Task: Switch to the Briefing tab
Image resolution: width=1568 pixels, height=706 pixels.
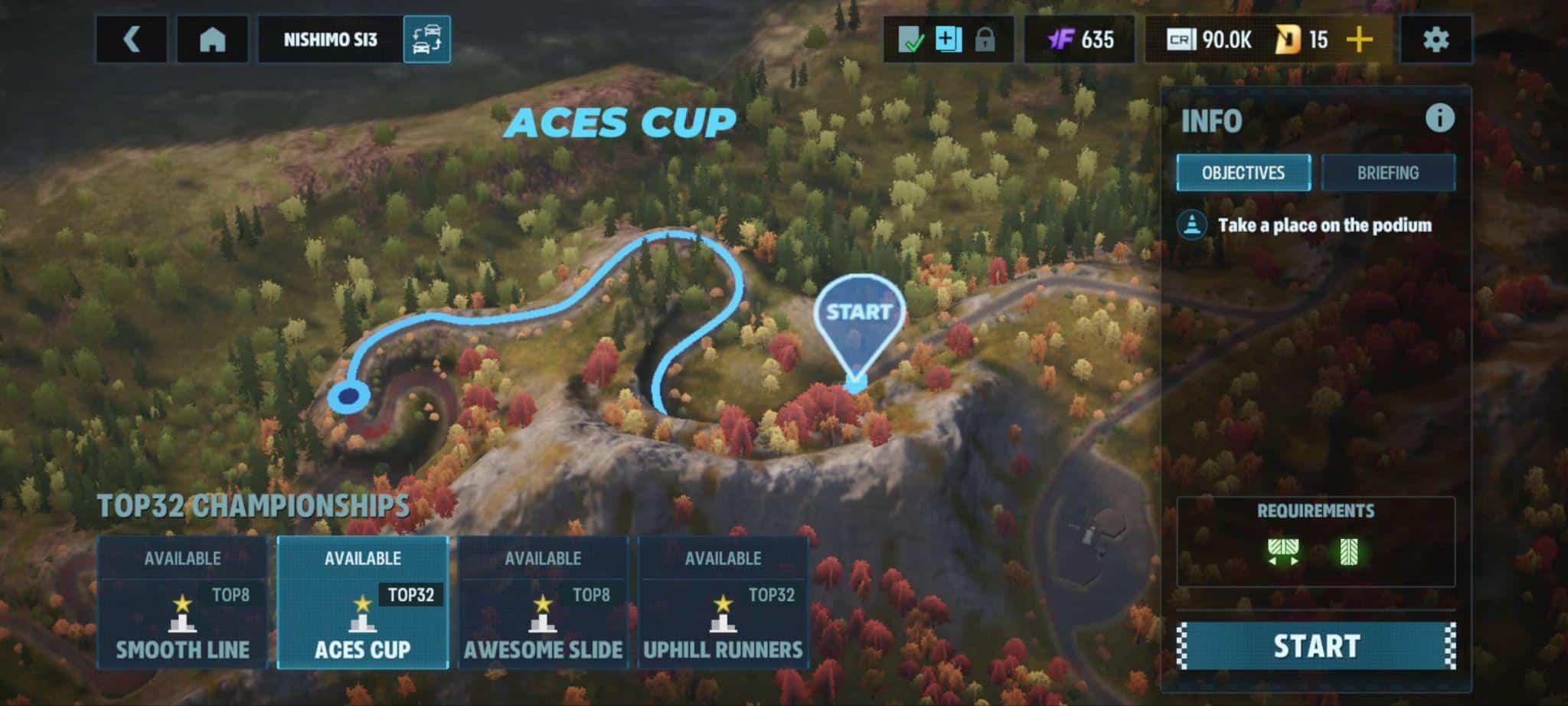Action: tap(1387, 173)
